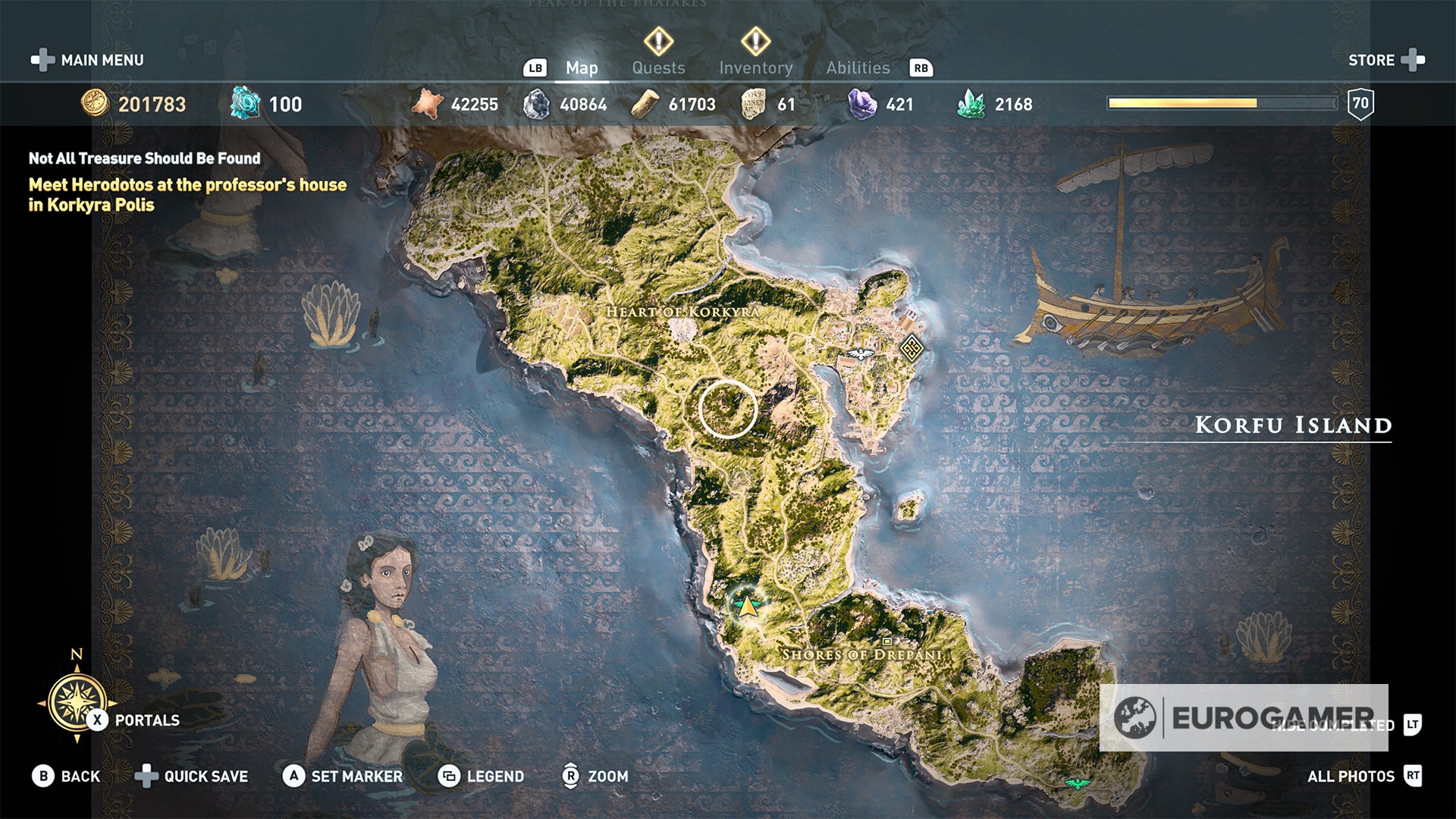Screen dimensions: 1456x819
Task: Quick Save the game
Action: pyautogui.click(x=205, y=777)
